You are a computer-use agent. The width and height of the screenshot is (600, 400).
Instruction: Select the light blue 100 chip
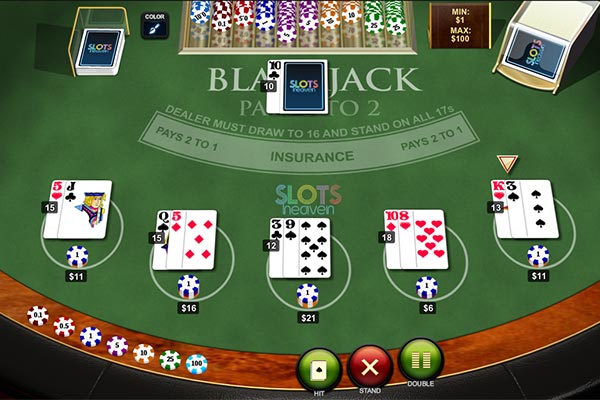(x=196, y=362)
